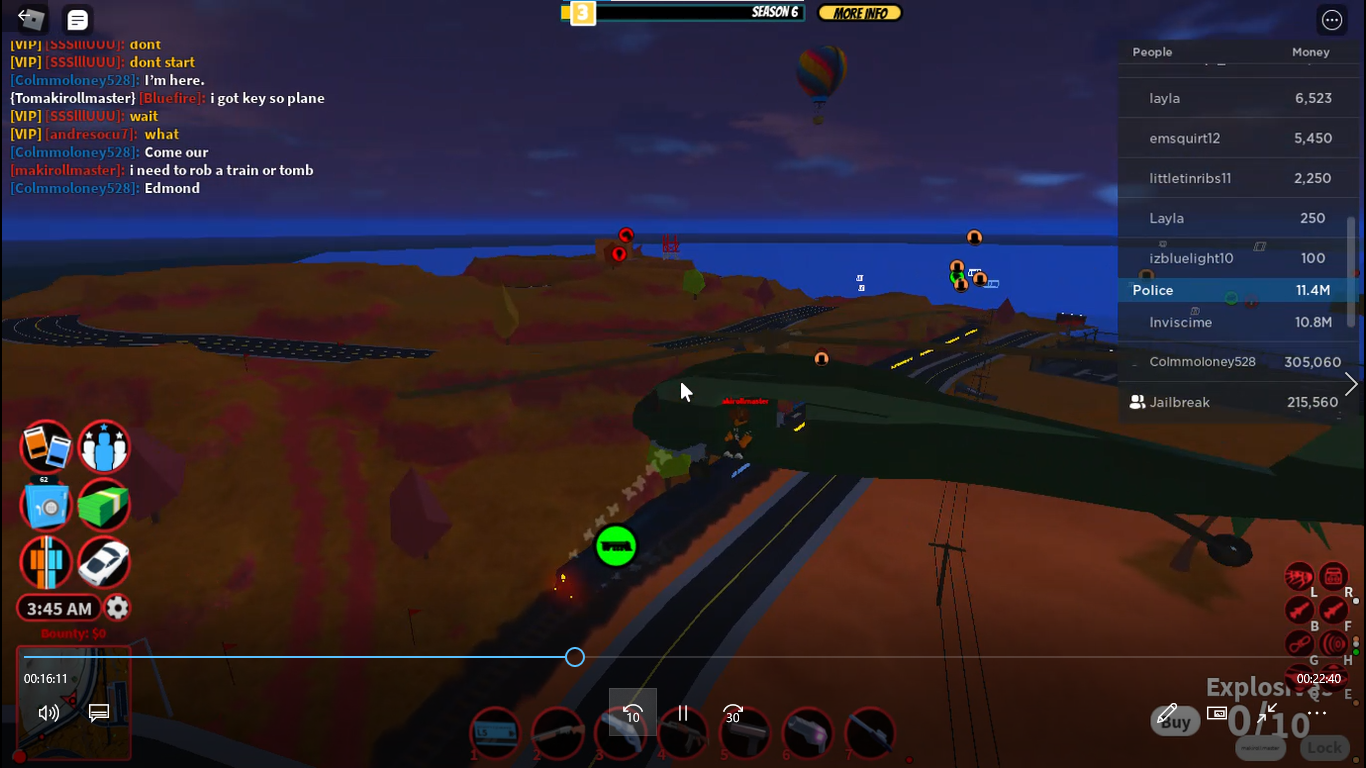Select the boombox radio gadget icon
This screenshot has width=1366, height=768.
[x=1333, y=576]
